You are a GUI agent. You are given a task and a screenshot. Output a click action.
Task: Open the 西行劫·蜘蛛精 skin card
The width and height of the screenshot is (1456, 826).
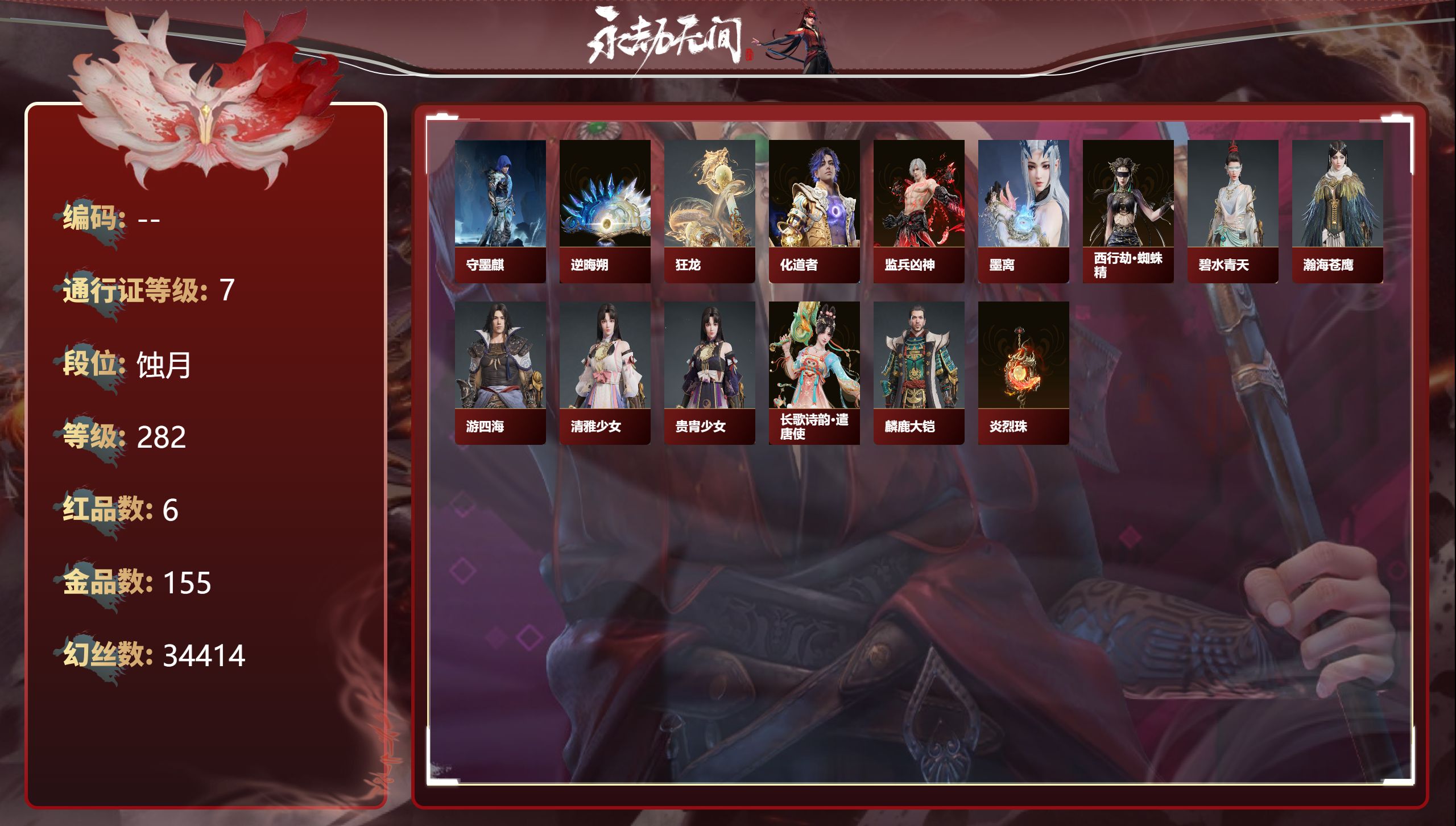(x=1128, y=211)
